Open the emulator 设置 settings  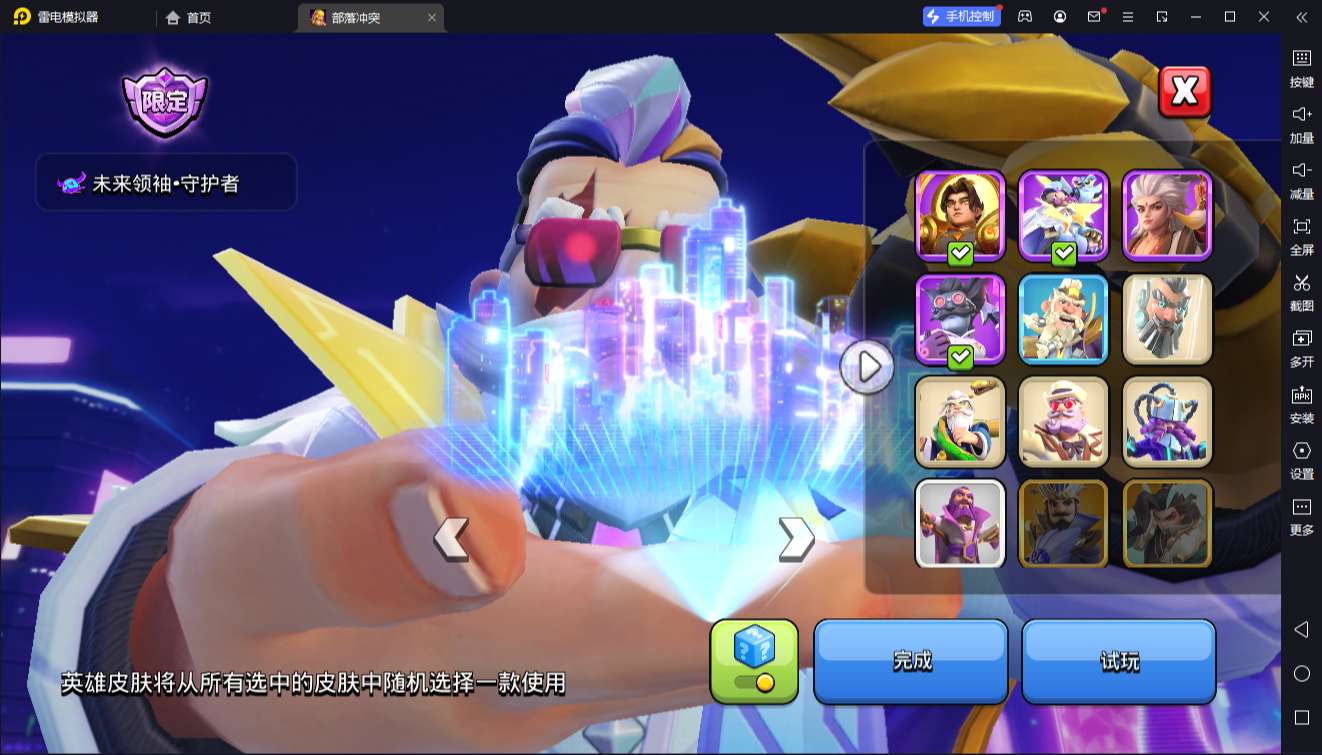(1301, 460)
